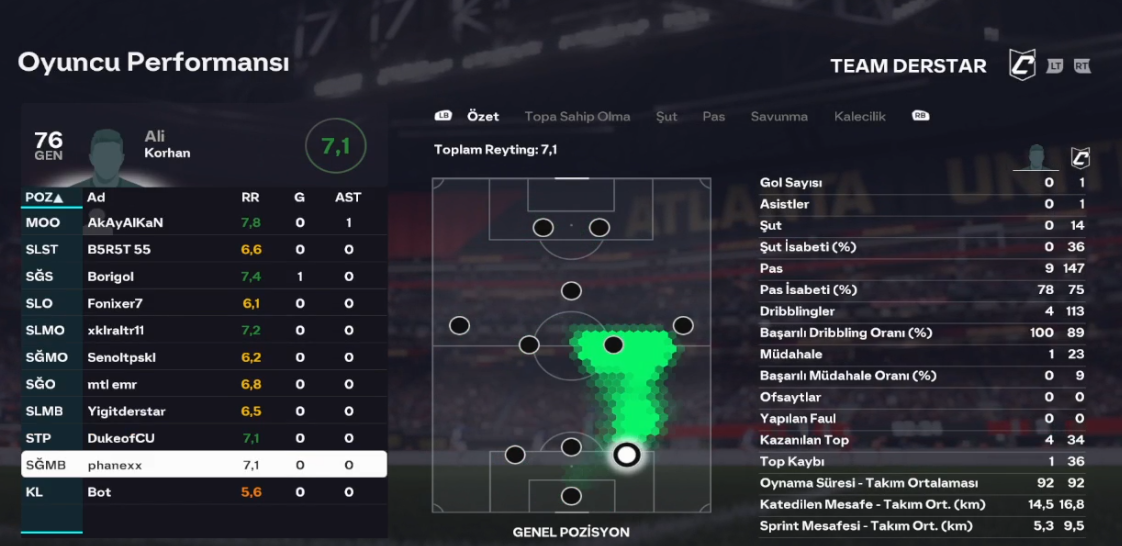The image size is (1122, 546).
Task: Open the Topa Sahip Olma tab
Action: pyautogui.click(x=577, y=116)
